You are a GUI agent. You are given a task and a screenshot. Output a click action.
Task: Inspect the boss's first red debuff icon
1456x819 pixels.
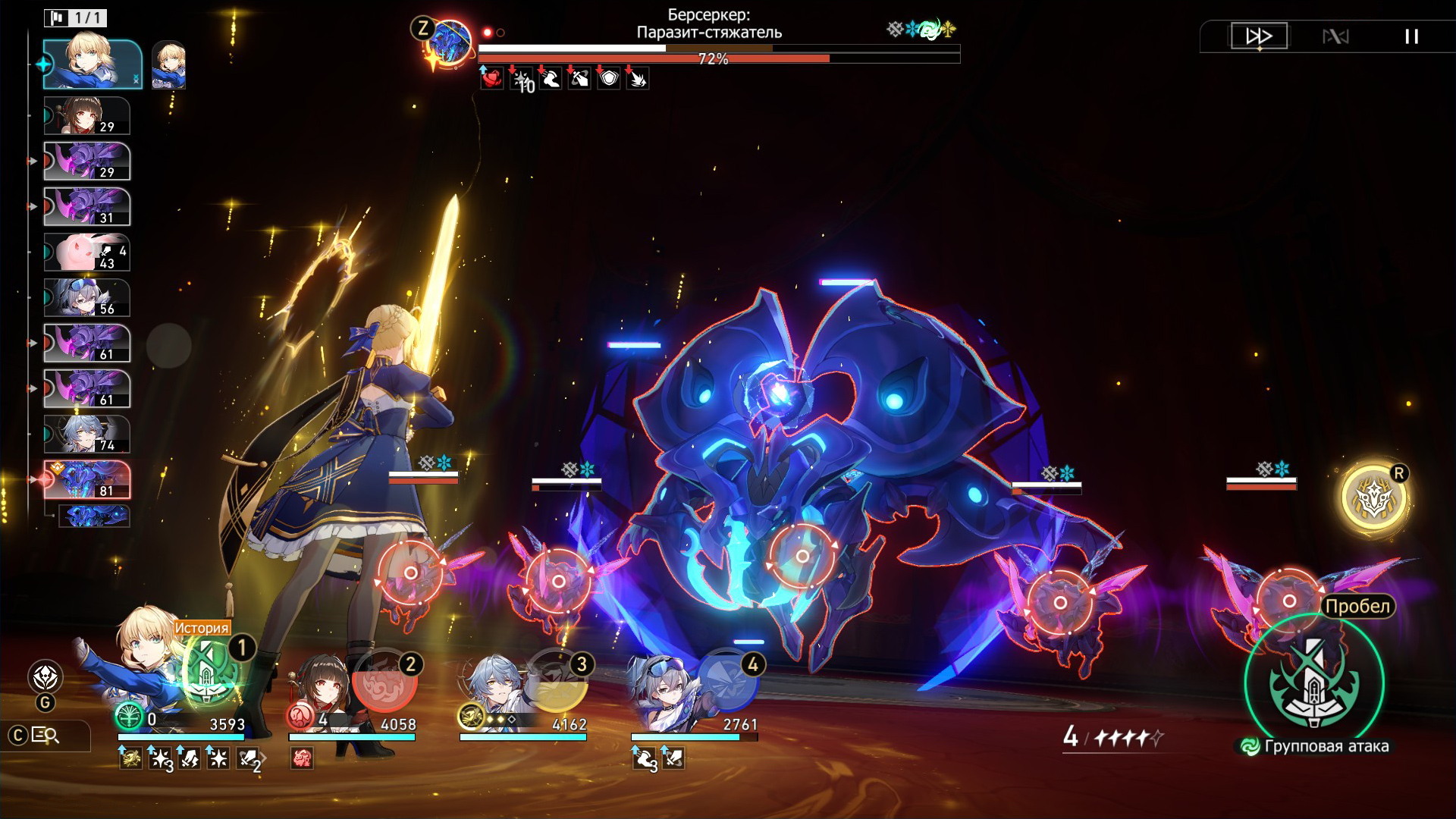[x=492, y=78]
